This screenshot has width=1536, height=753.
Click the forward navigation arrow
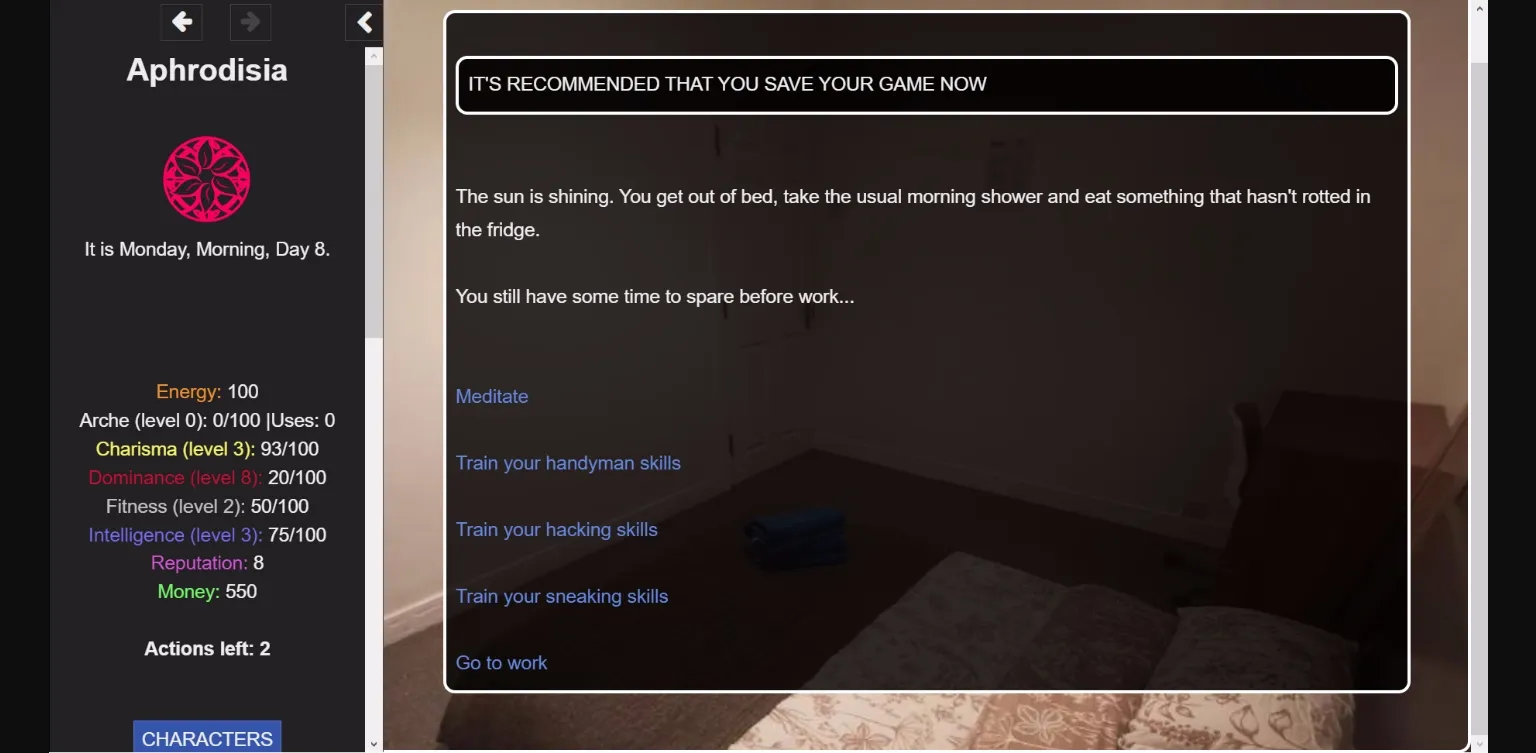pyautogui.click(x=250, y=22)
